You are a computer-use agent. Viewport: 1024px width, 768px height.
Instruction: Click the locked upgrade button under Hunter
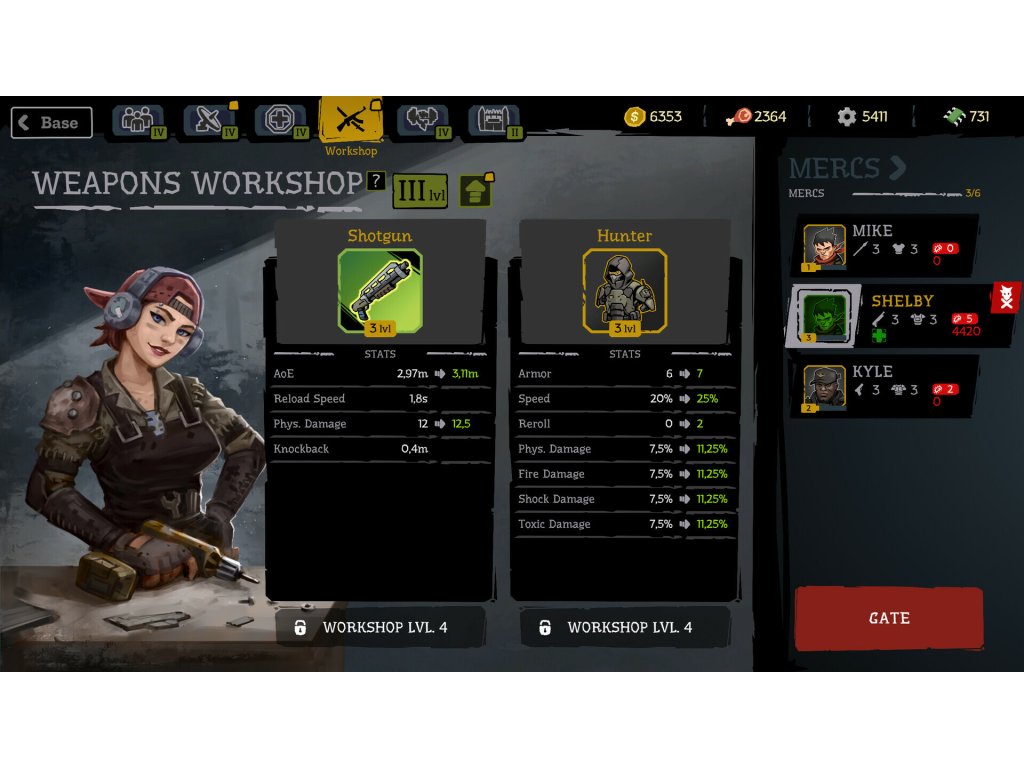point(625,627)
